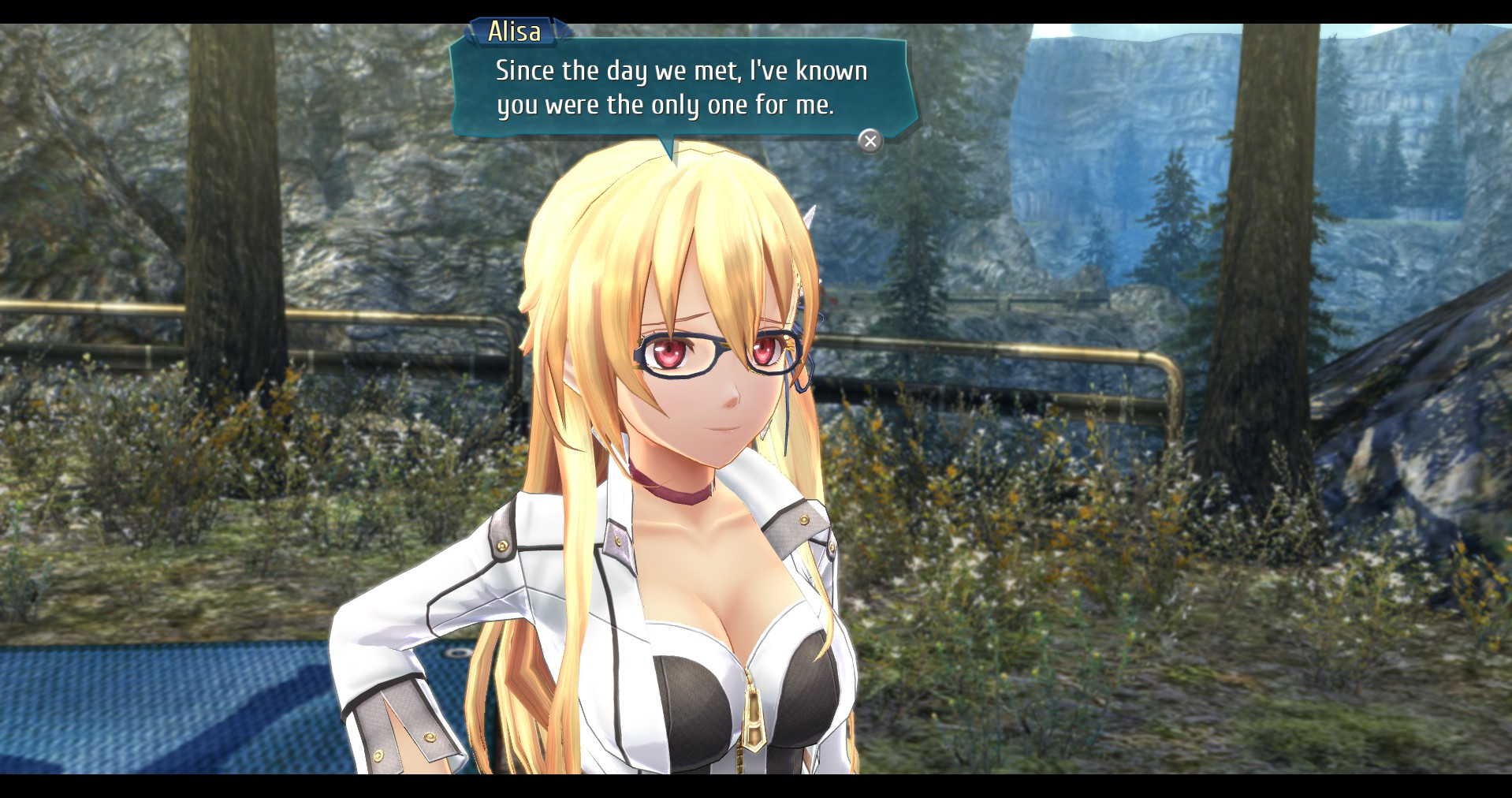Close Alisa's dialogue with the X button

tap(870, 140)
